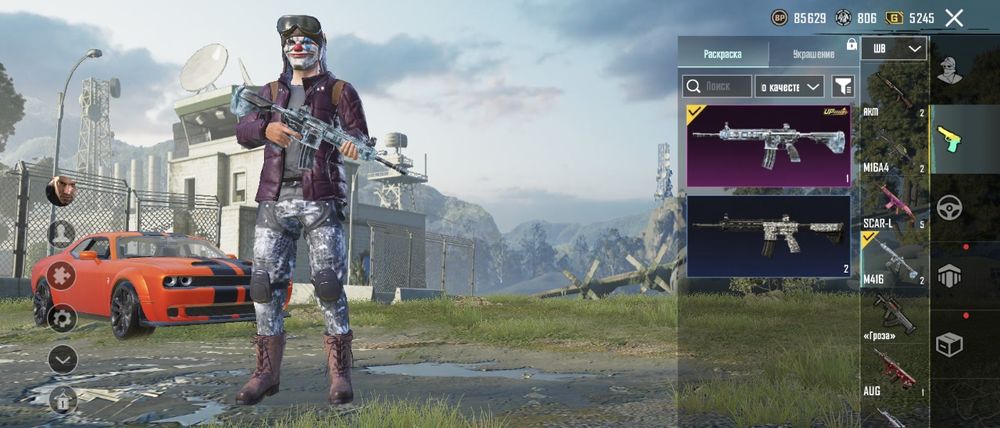Open the gear settings icon
This screenshot has width=1000, height=428.
point(62,318)
